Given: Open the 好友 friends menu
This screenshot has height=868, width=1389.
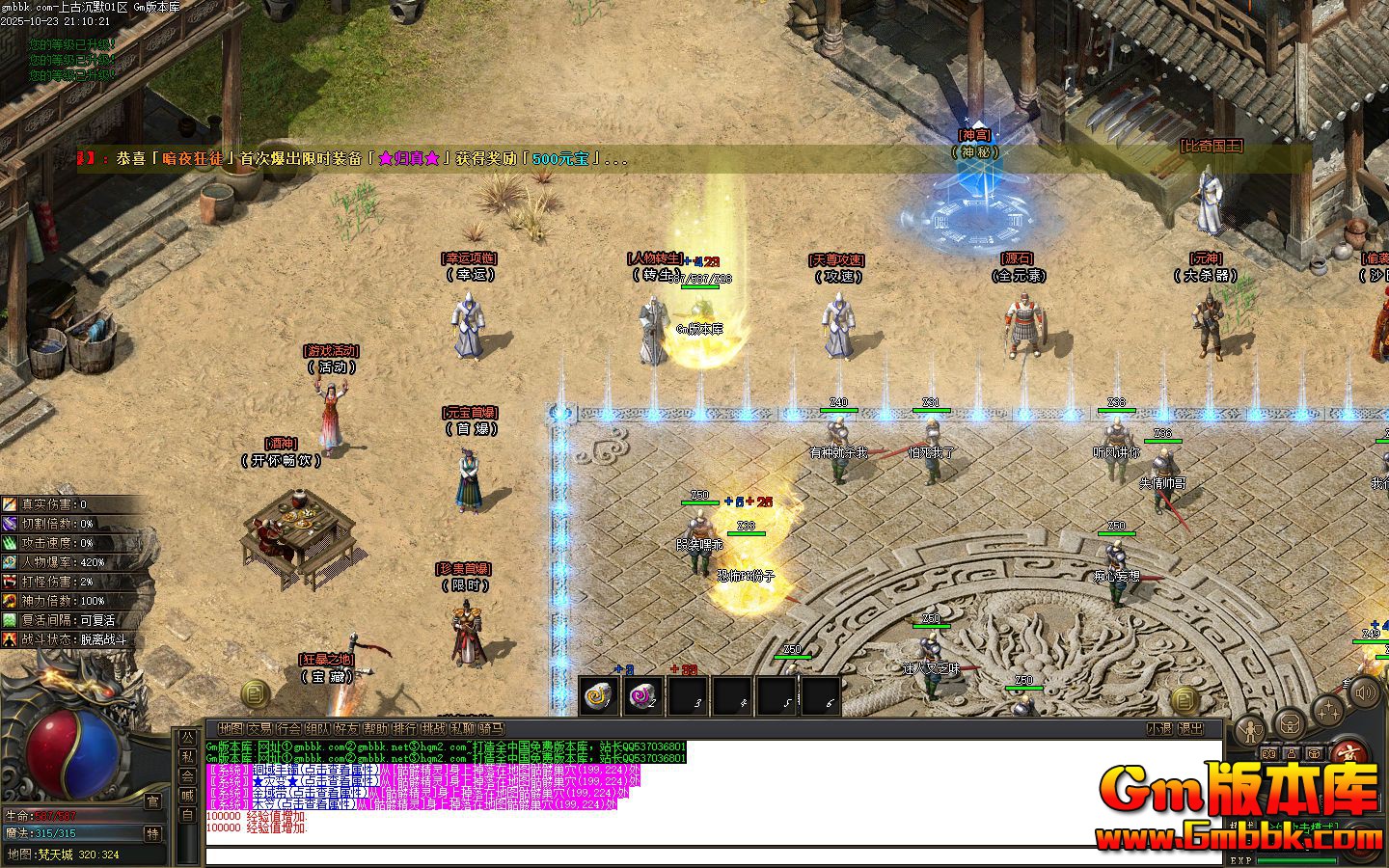Looking at the screenshot, I should pyautogui.click(x=348, y=729).
